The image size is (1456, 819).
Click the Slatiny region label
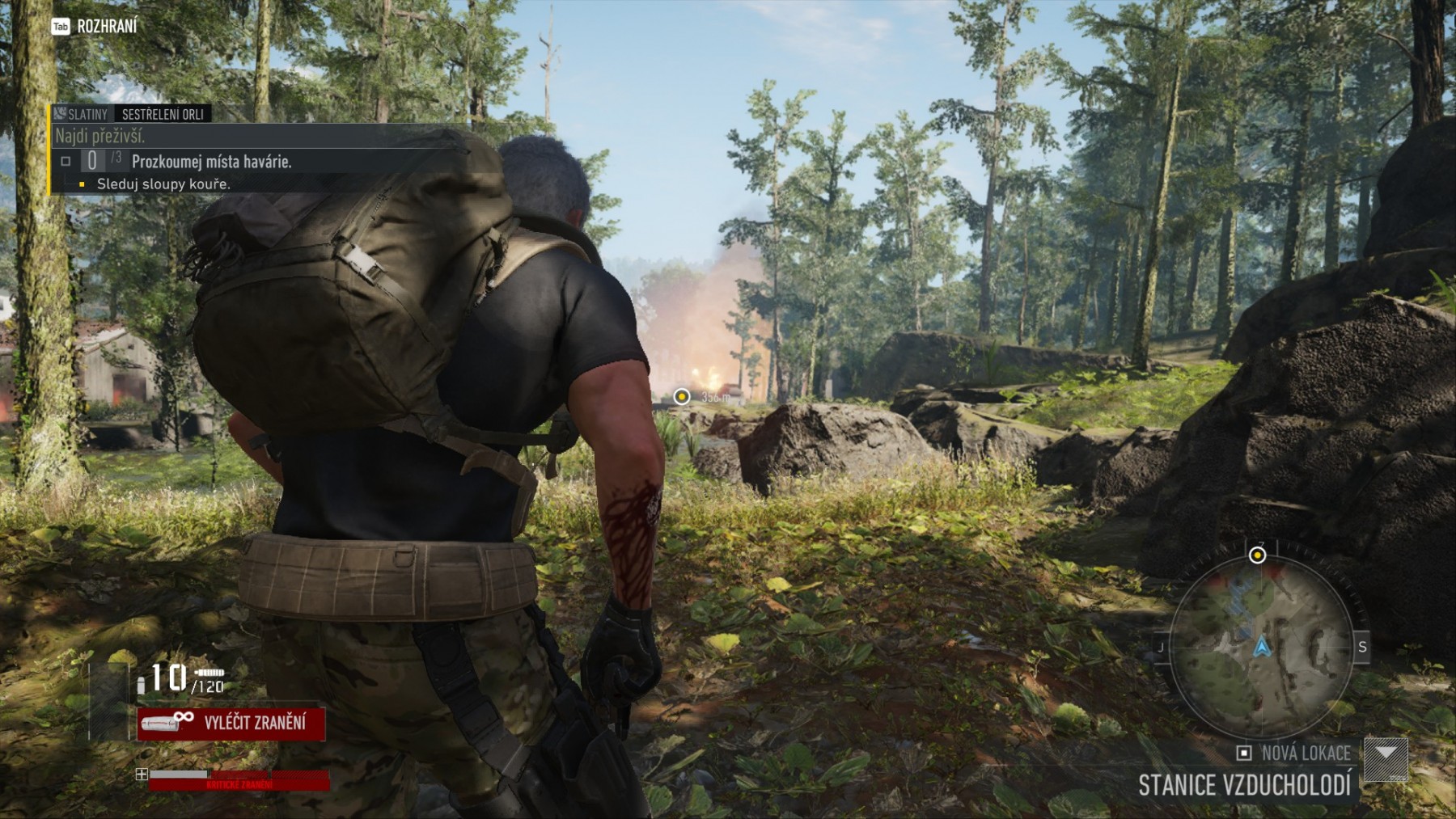(x=81, y=115)
